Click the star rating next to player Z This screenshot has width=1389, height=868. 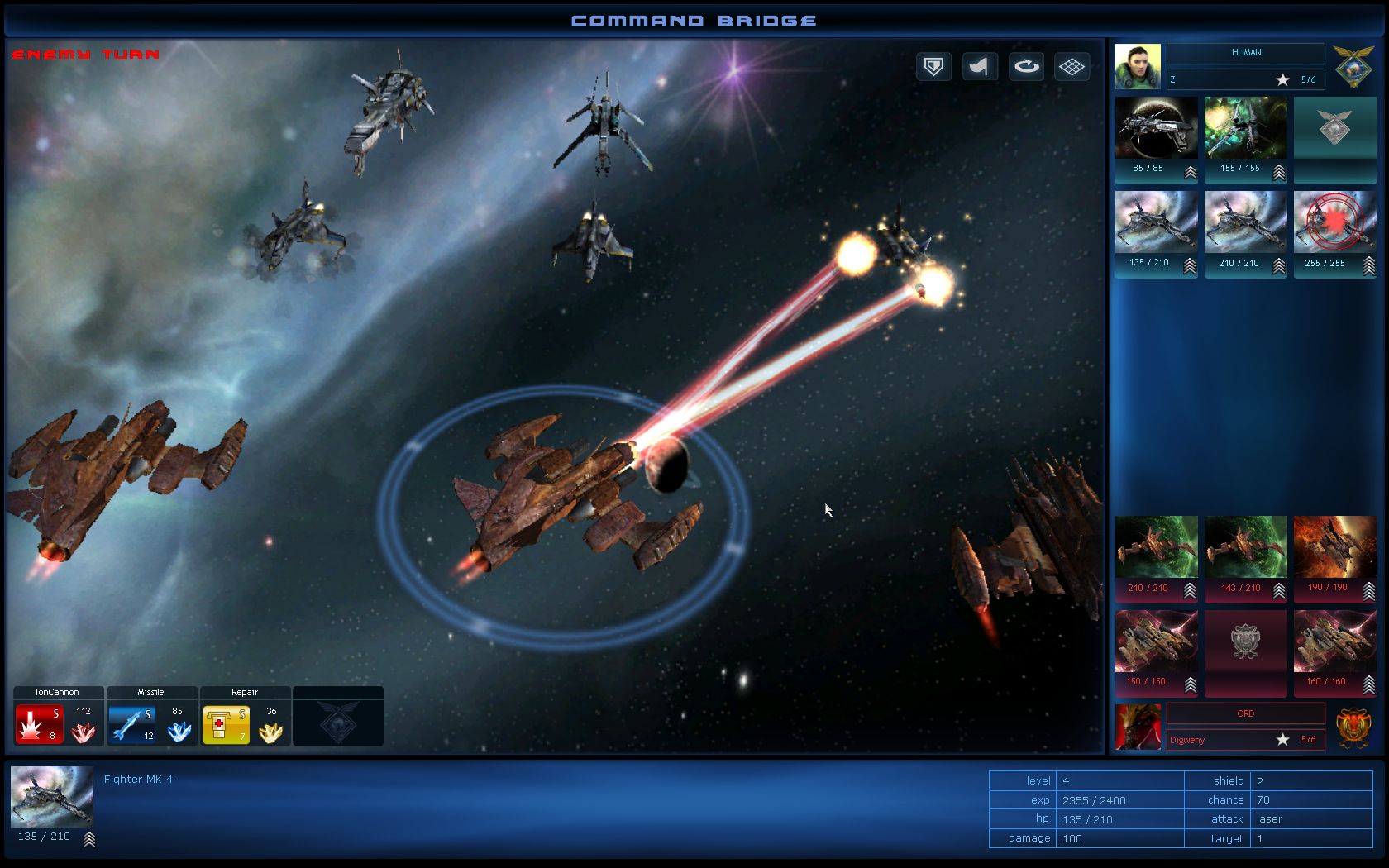click(1282, 79)
